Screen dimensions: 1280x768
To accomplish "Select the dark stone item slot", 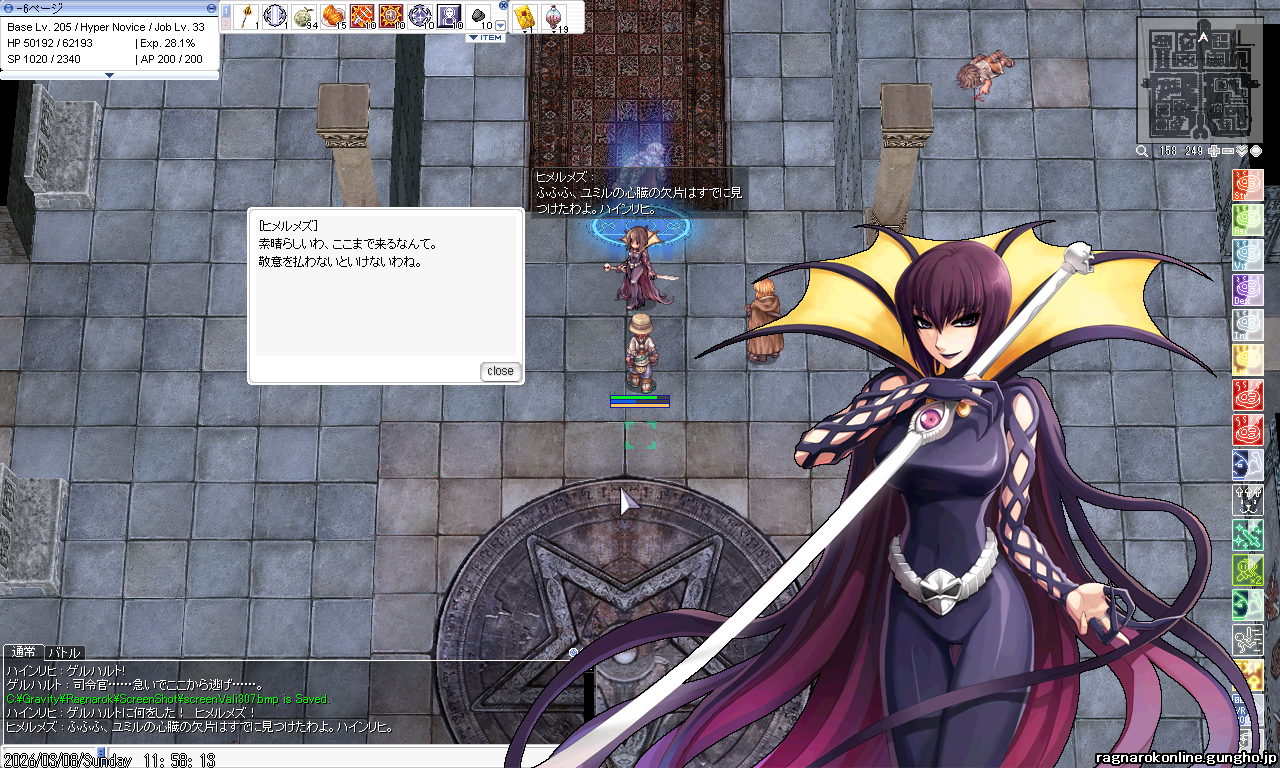I will pos(478,16).
